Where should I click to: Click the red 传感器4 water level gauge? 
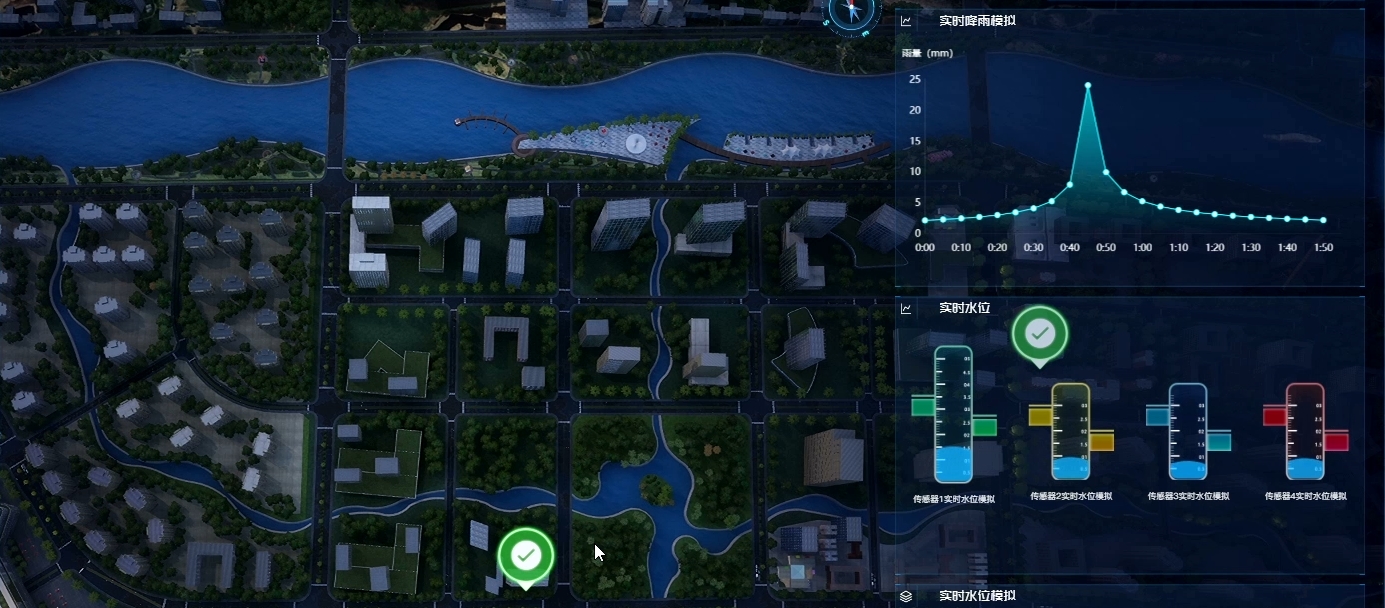(1305, 432)
